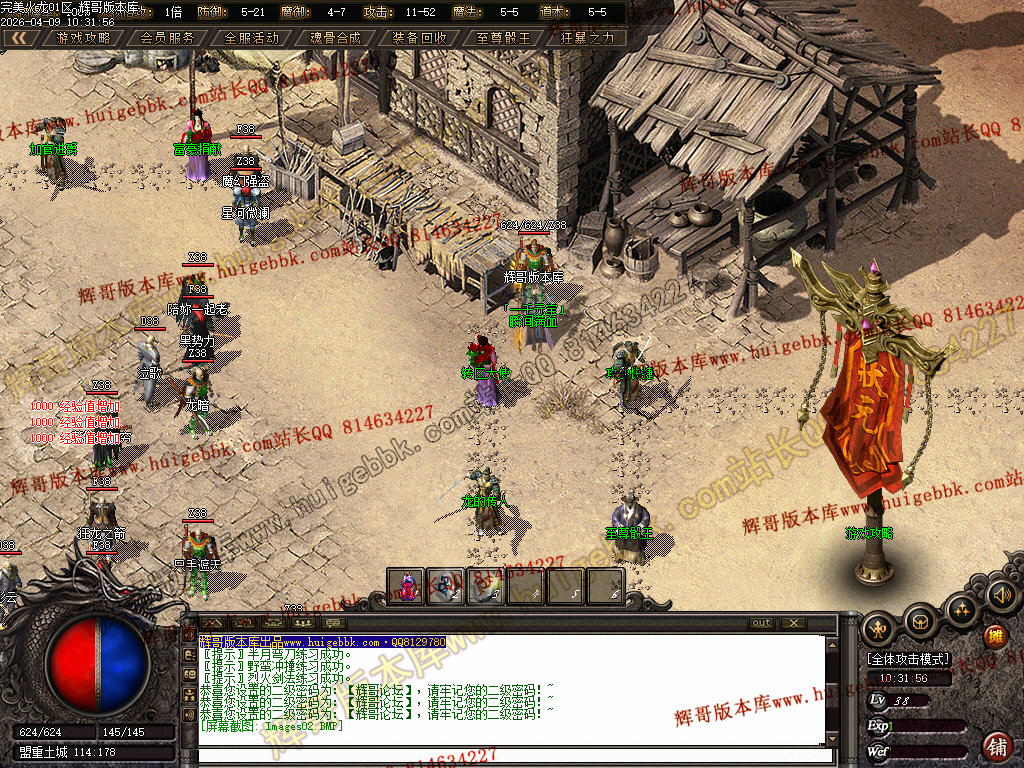Screen dimensions: 1024x768
Task: Open the 游戏攻略 menu
Action: pos(84,38)
